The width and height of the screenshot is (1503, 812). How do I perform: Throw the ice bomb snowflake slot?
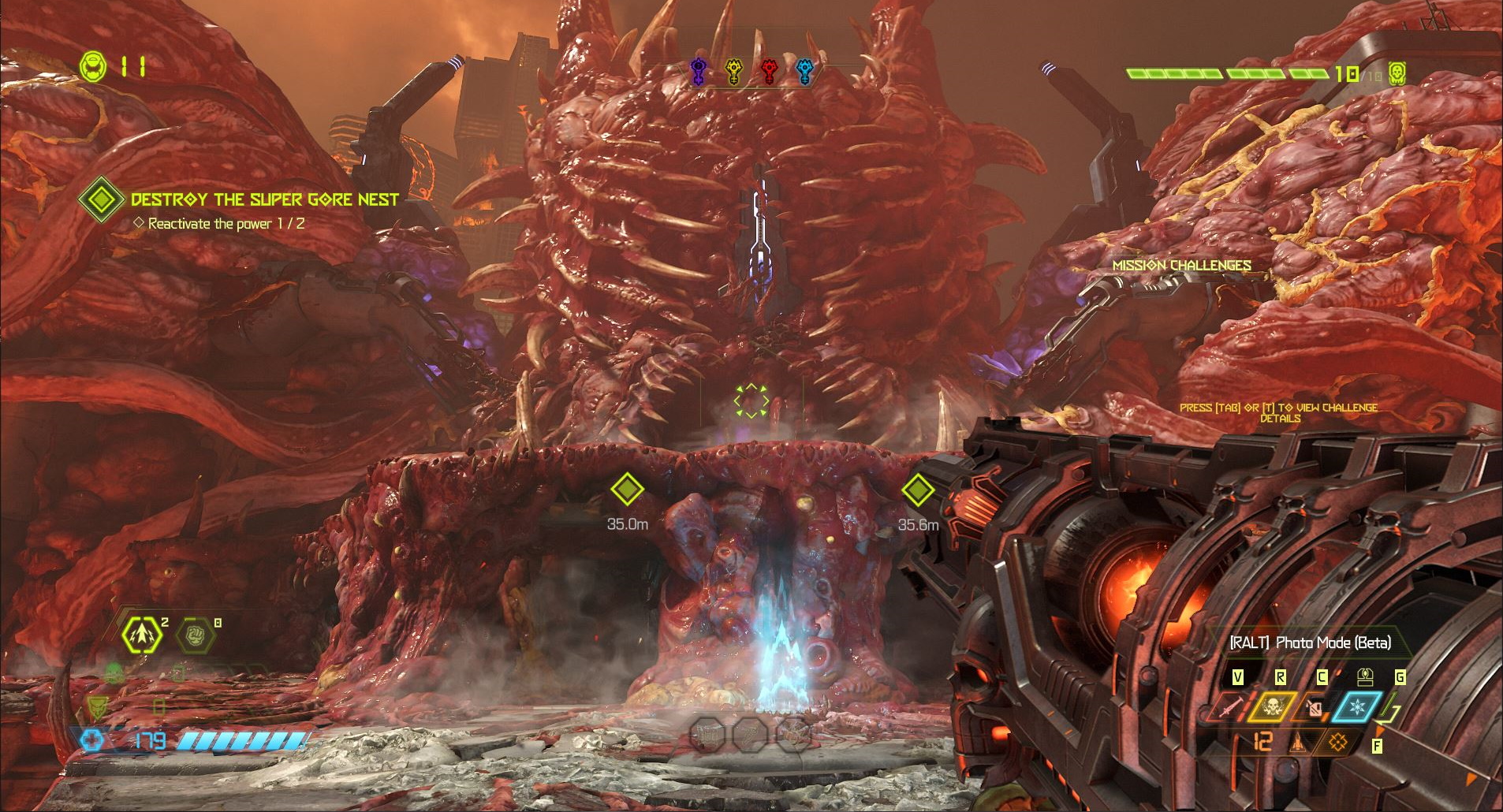click(1357, 707)
